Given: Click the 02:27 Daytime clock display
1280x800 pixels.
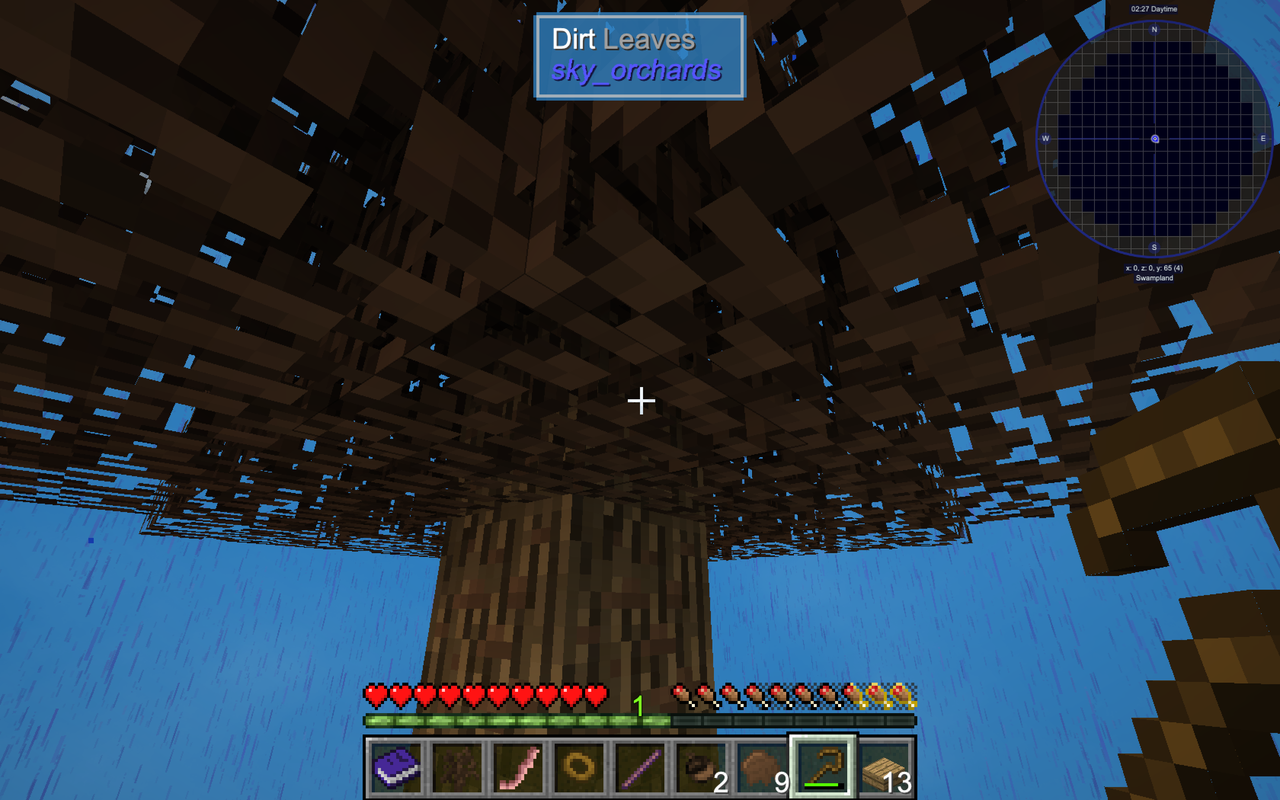Looking at the screenshot, I should pyautogui.click(x=1152, y=8).
